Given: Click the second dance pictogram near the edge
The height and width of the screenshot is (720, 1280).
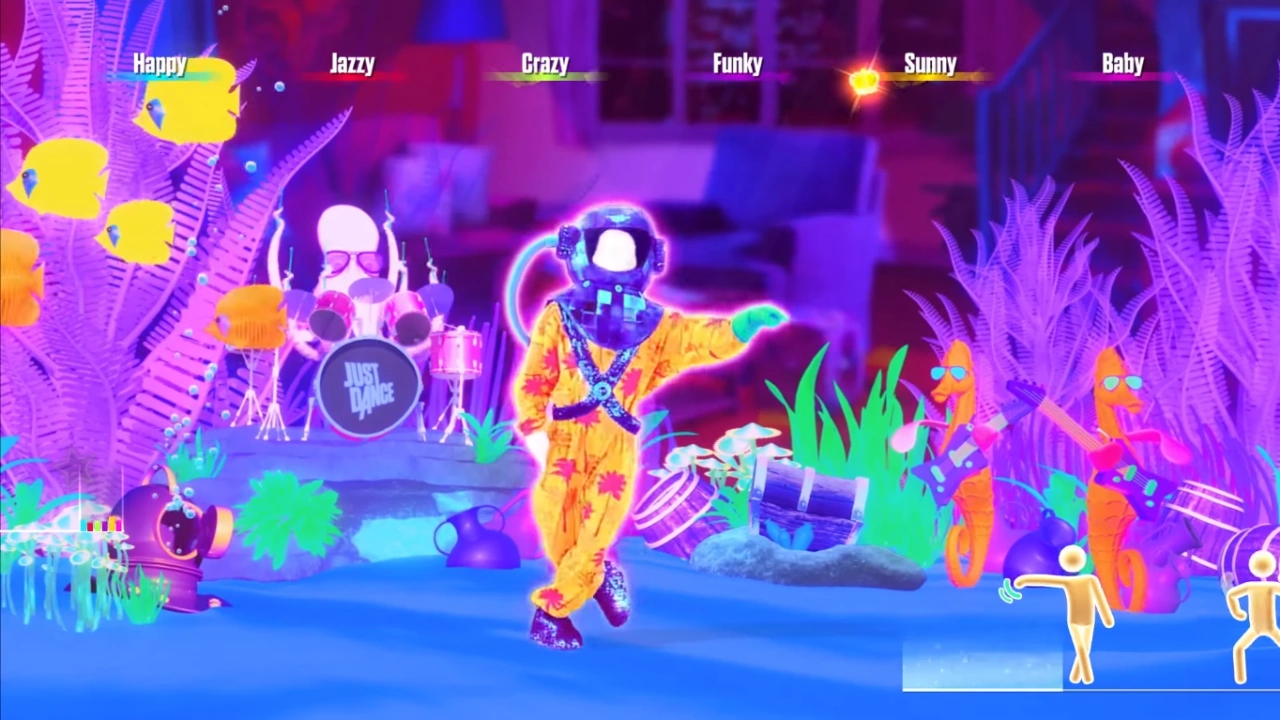Looking at the screenshot, I should pyautogui.click(x=1255, y=615).
